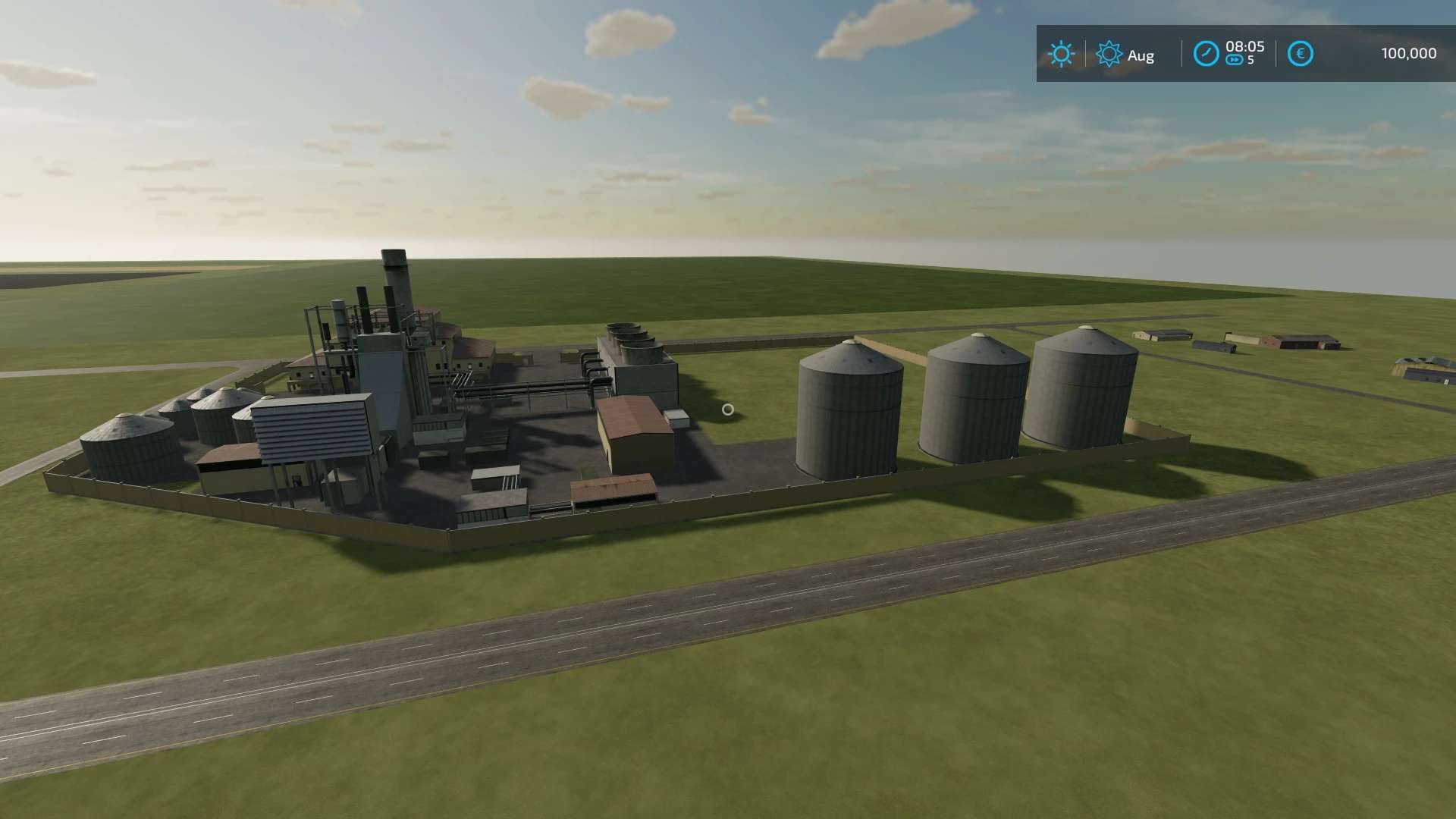Click the game clock icon

pyautogui.click(x=1206, y=54)
